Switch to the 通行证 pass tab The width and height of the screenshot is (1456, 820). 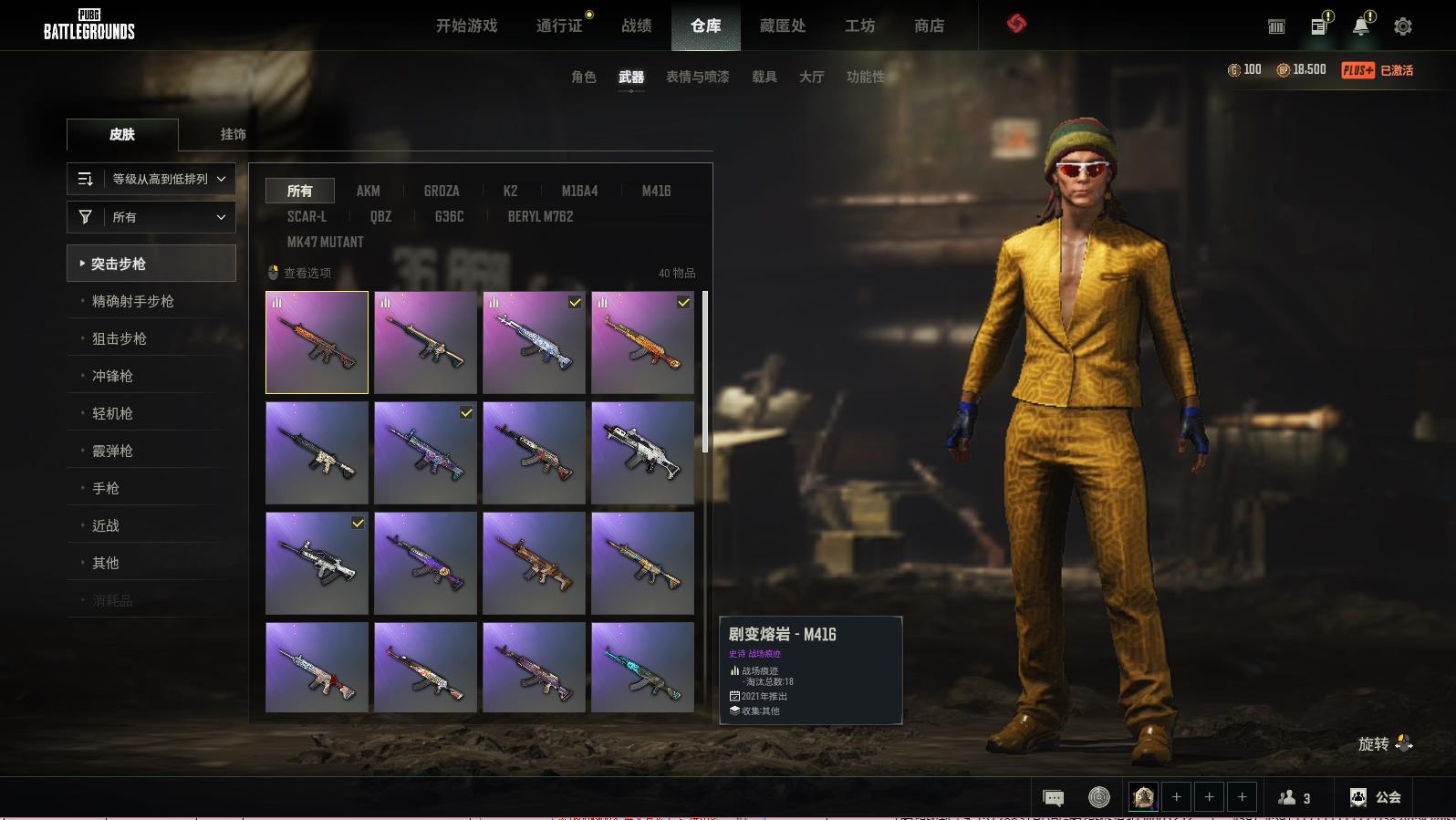click(559, 26)
